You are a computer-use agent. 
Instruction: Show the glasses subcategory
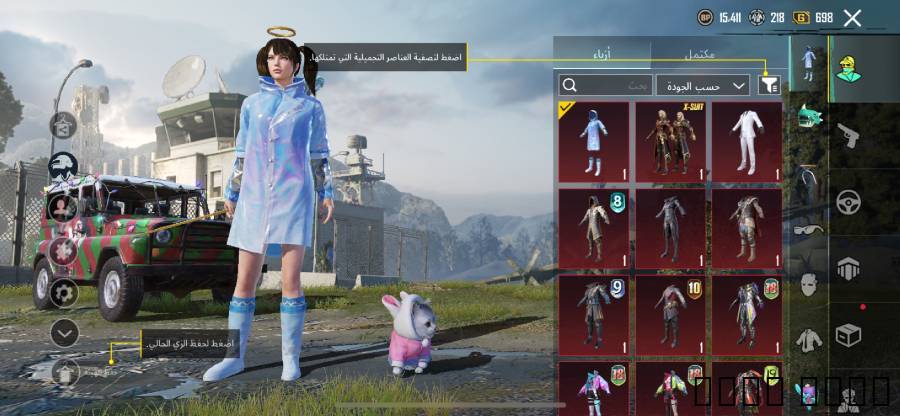click(x=808, y=229)
